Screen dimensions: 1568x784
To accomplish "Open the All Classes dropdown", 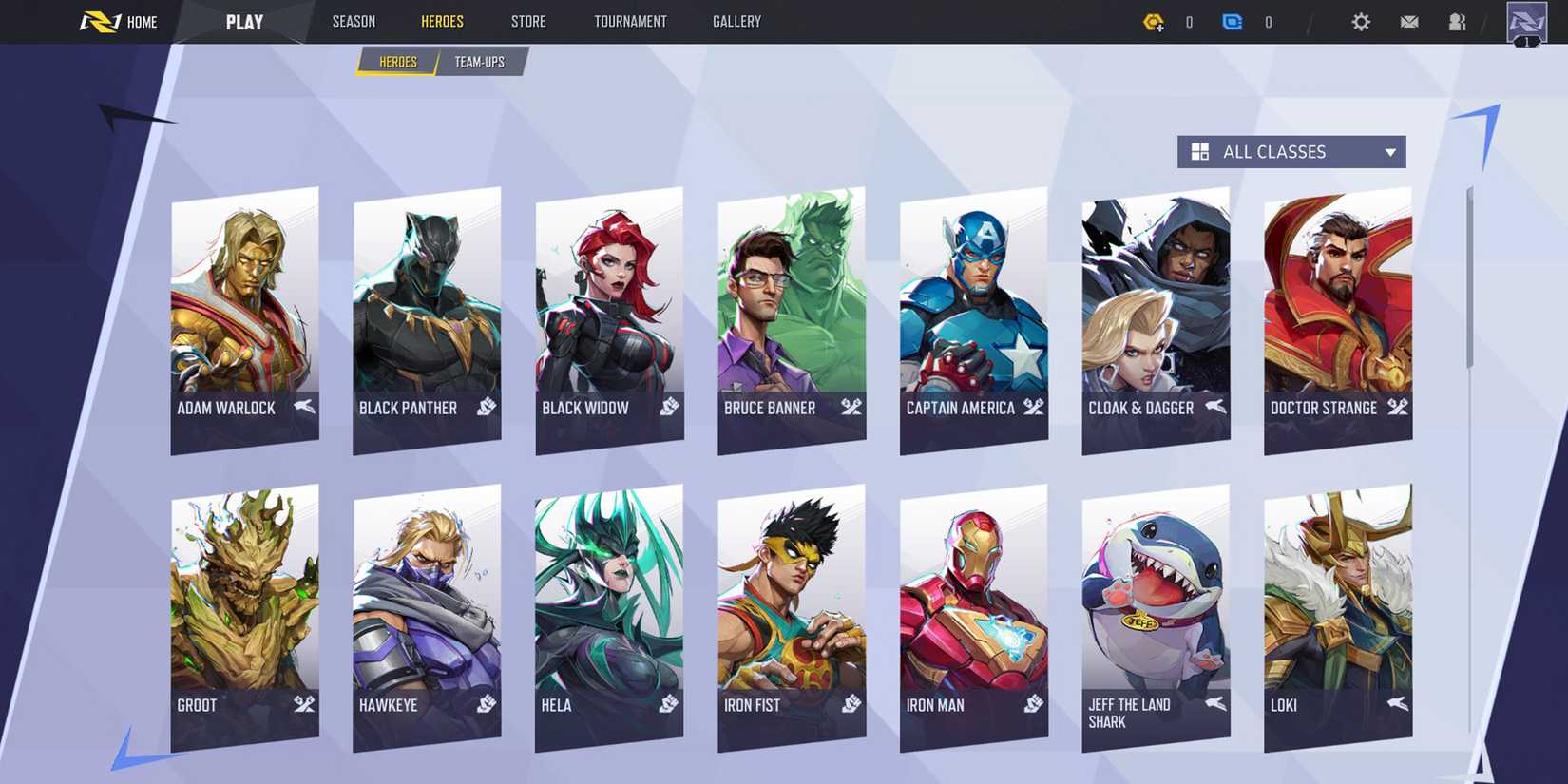I will point(1291,151).
